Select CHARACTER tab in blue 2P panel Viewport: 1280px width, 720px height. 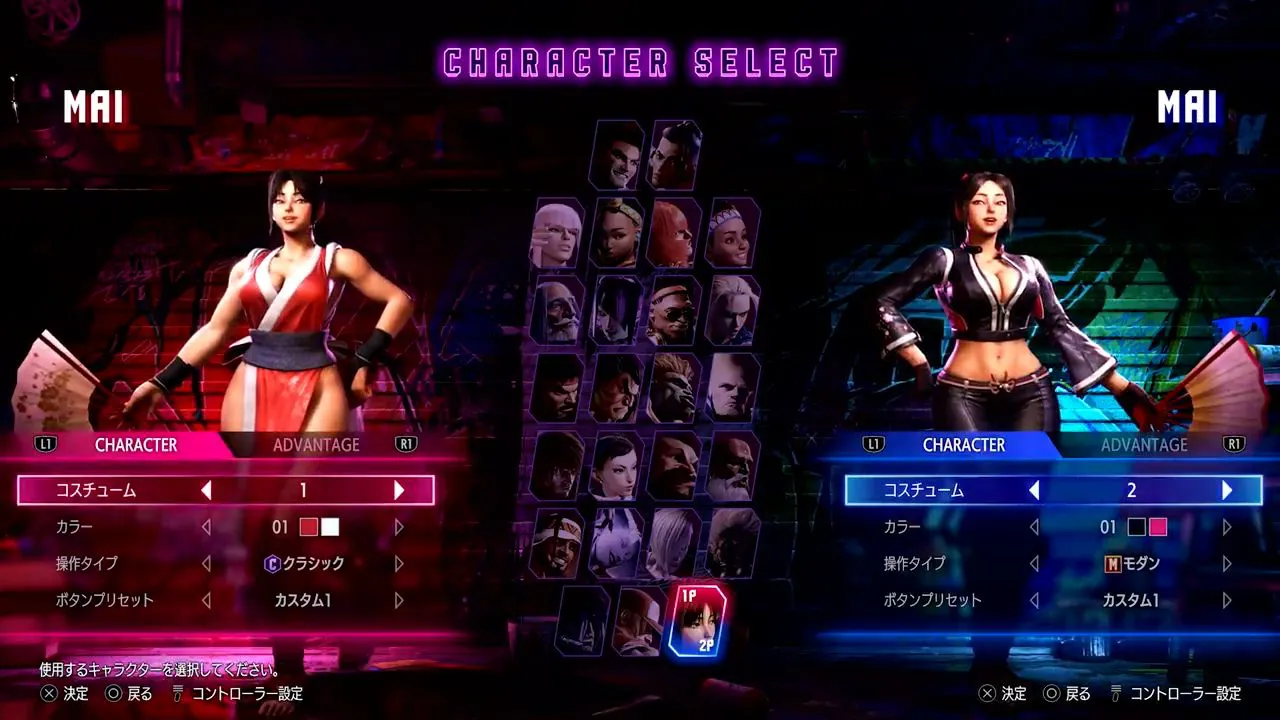[964, 445]
